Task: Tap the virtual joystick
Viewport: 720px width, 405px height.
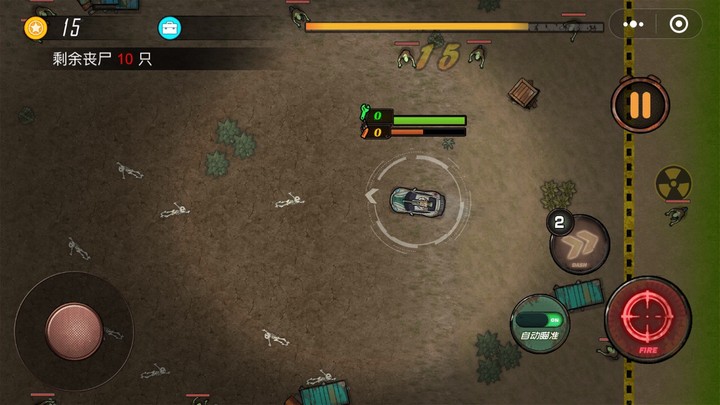Action: [74, 331]
